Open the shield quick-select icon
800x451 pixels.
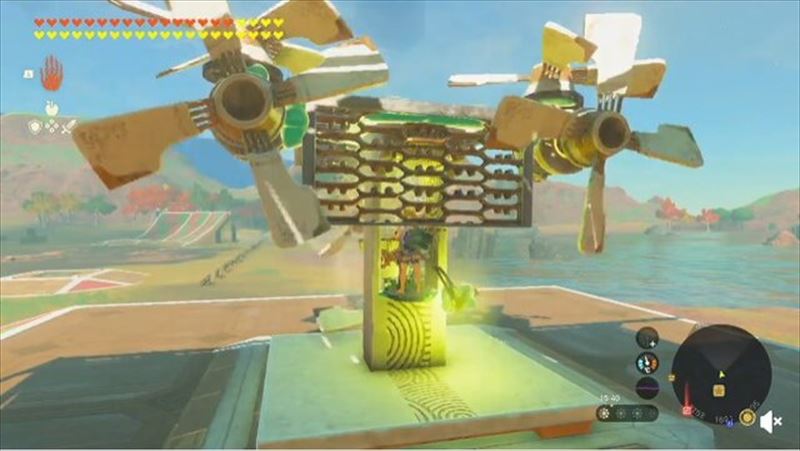(35, 126)
